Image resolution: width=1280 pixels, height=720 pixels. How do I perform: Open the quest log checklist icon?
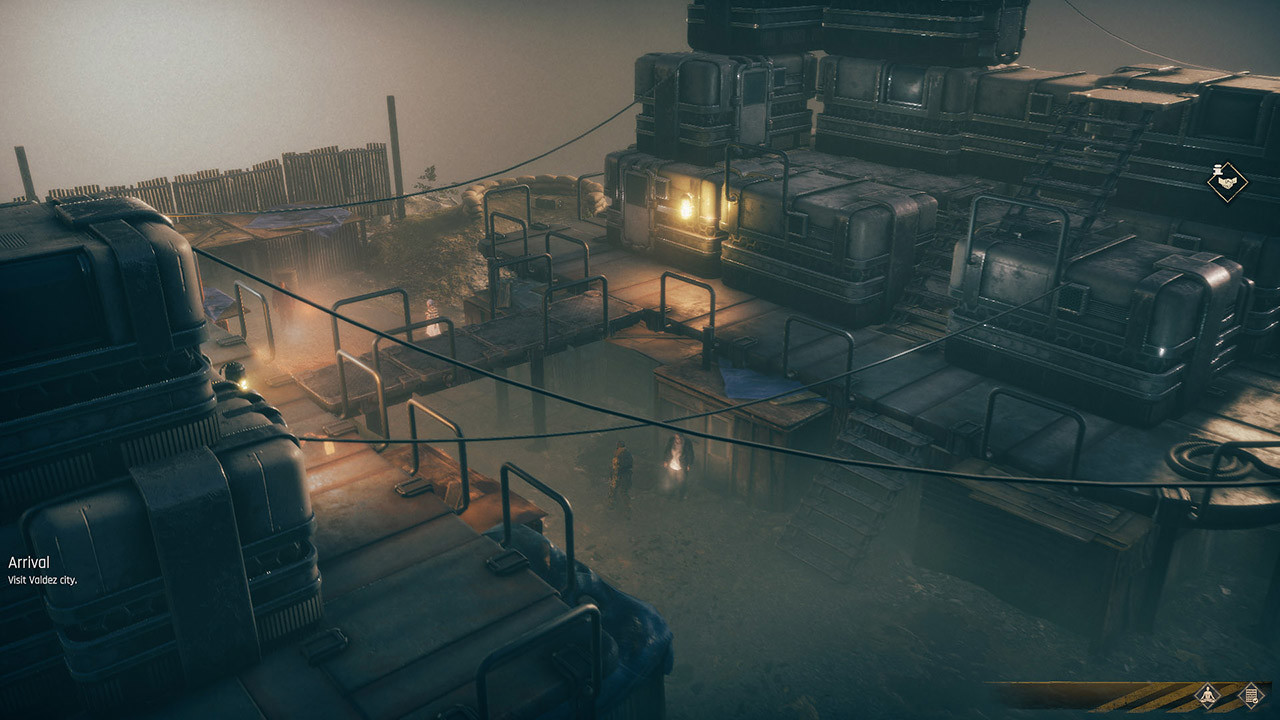1250,695
